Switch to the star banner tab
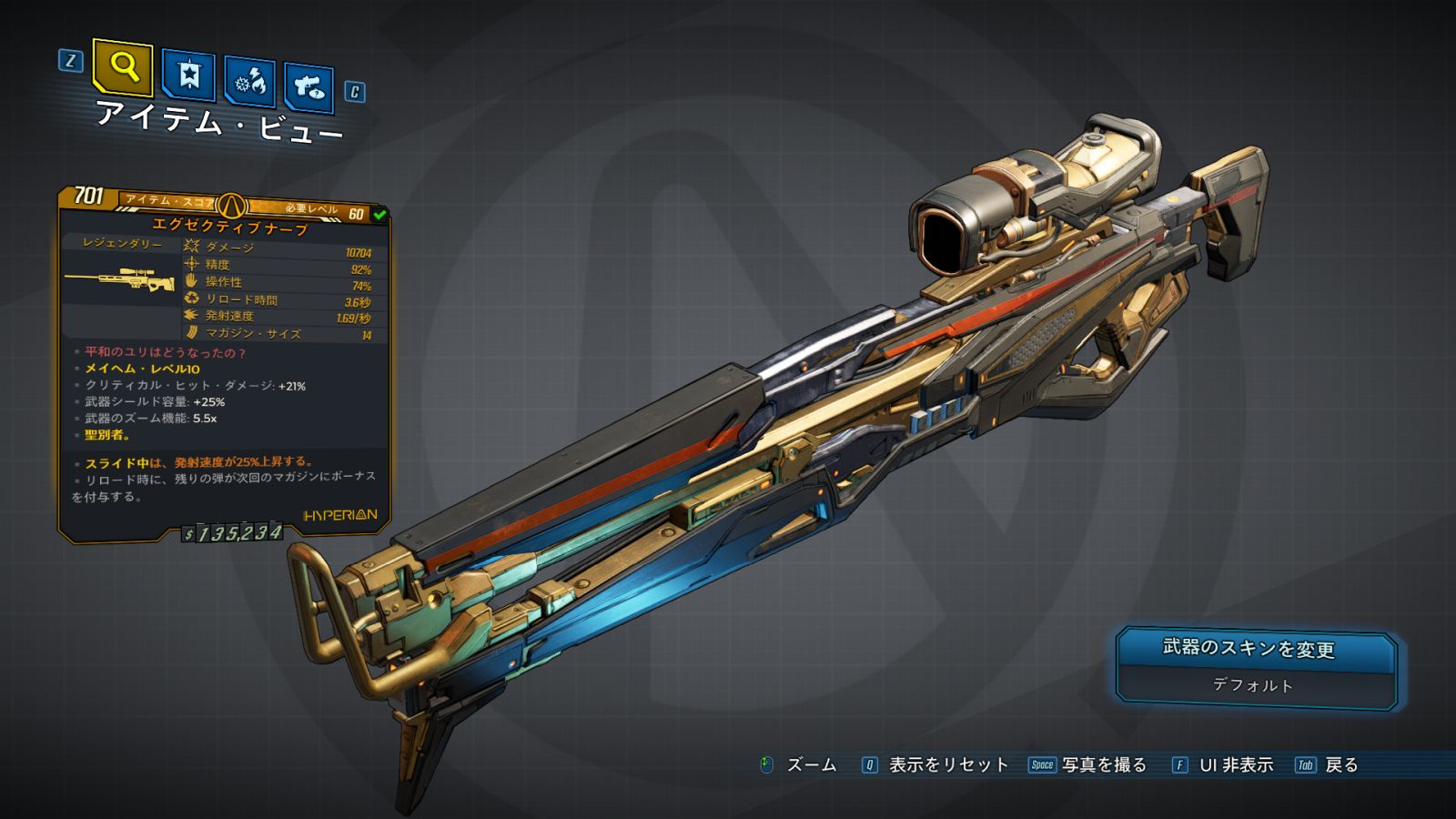This screenshot has width=1456, height=819. 188,75
